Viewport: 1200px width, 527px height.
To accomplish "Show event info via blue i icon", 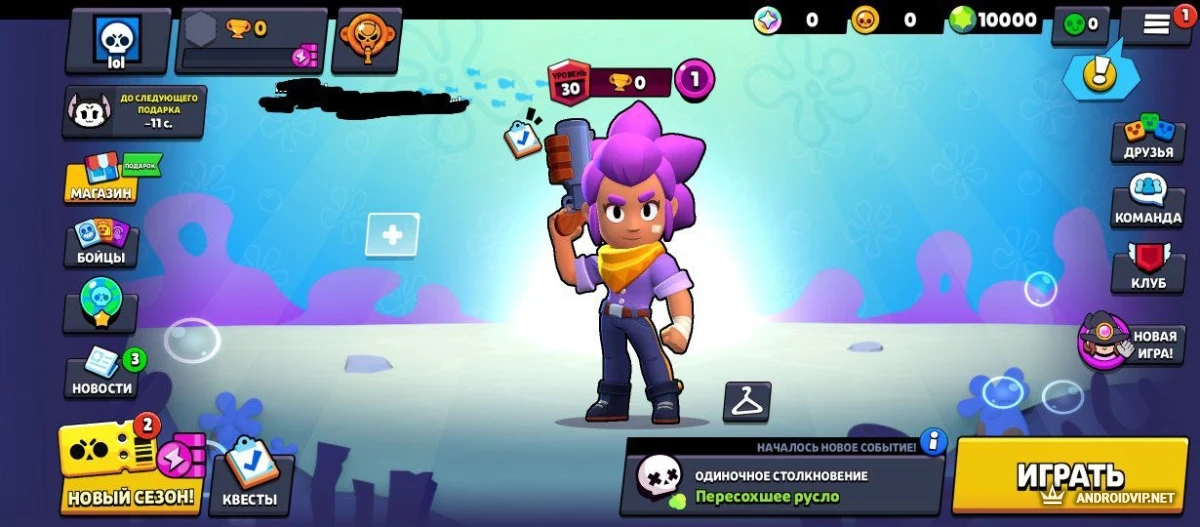I will click(933, 441).
